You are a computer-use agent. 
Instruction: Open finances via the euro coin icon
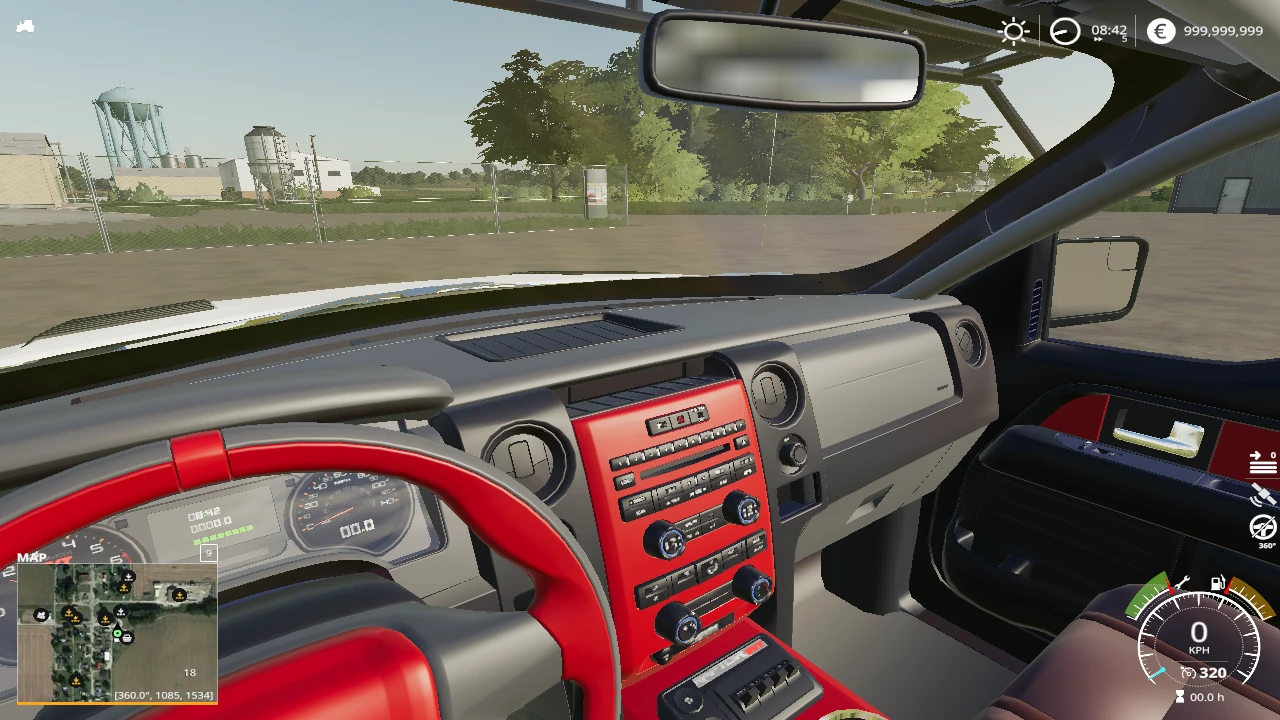coord(1160,31)
